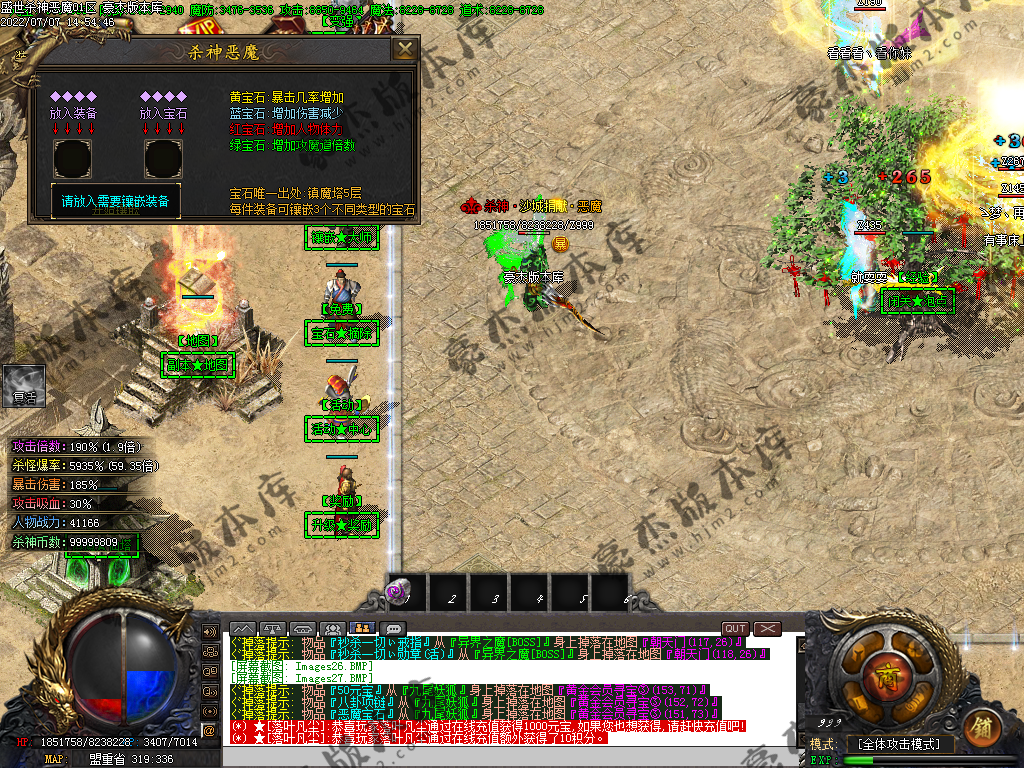Close the game using the X beside OUT
Screen dimensions: 1024x768
coord(767,629)
